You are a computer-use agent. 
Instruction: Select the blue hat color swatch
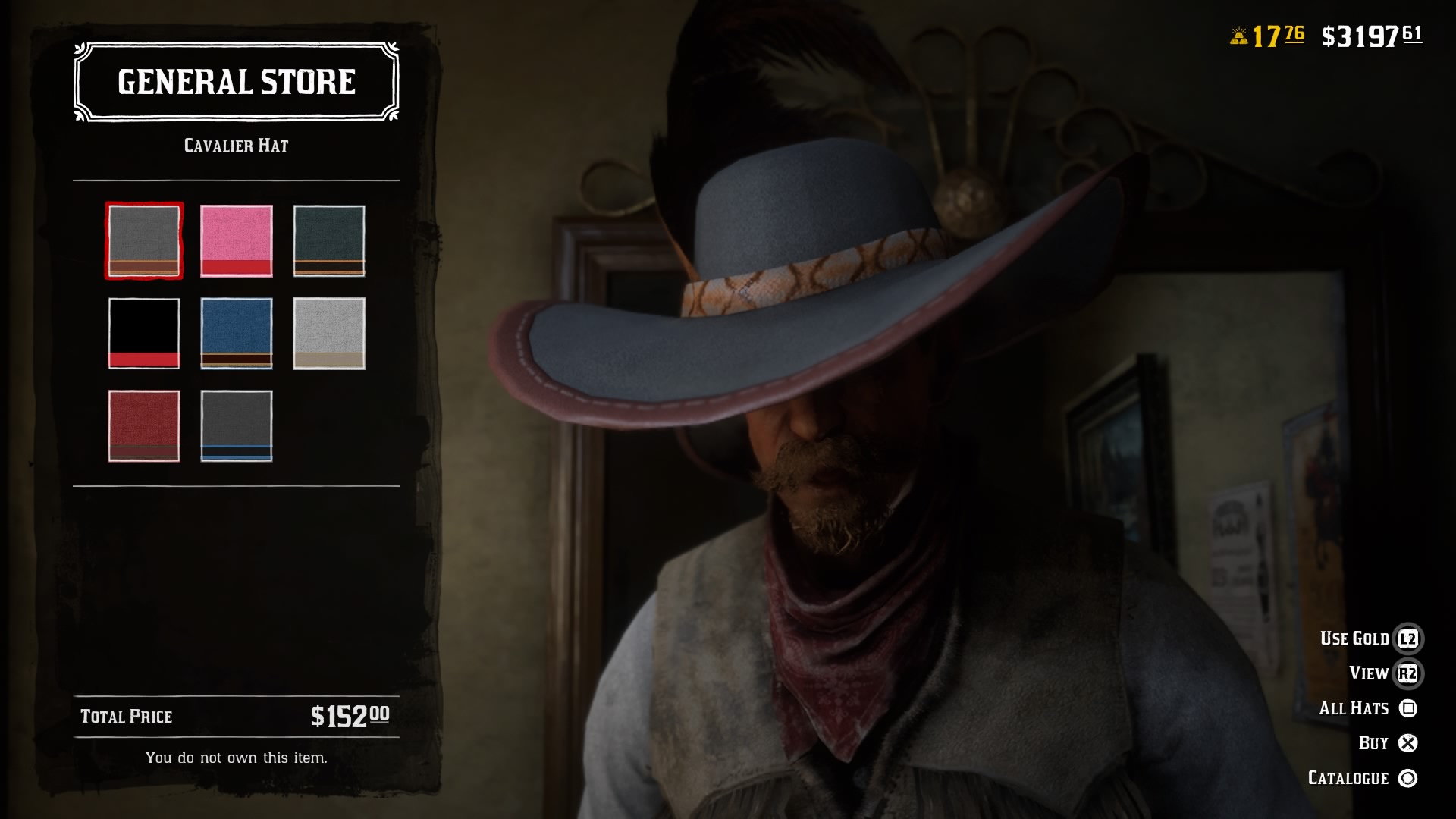point(236,333)
